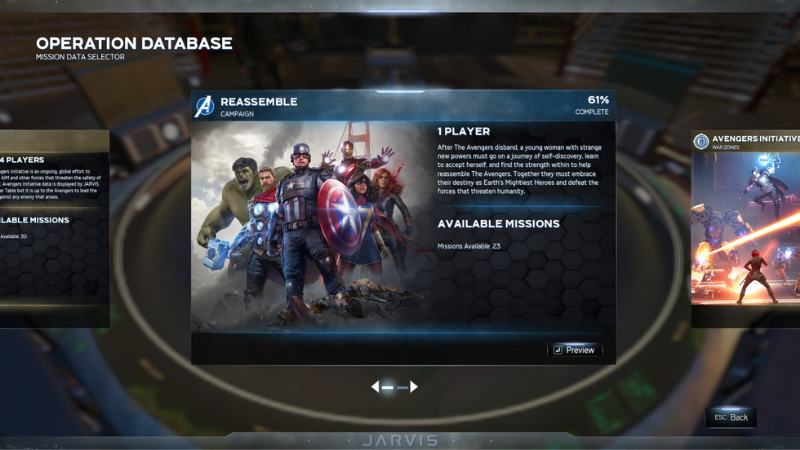Choose the Avengers Initiative War Zones card

[x=746, y=230]
